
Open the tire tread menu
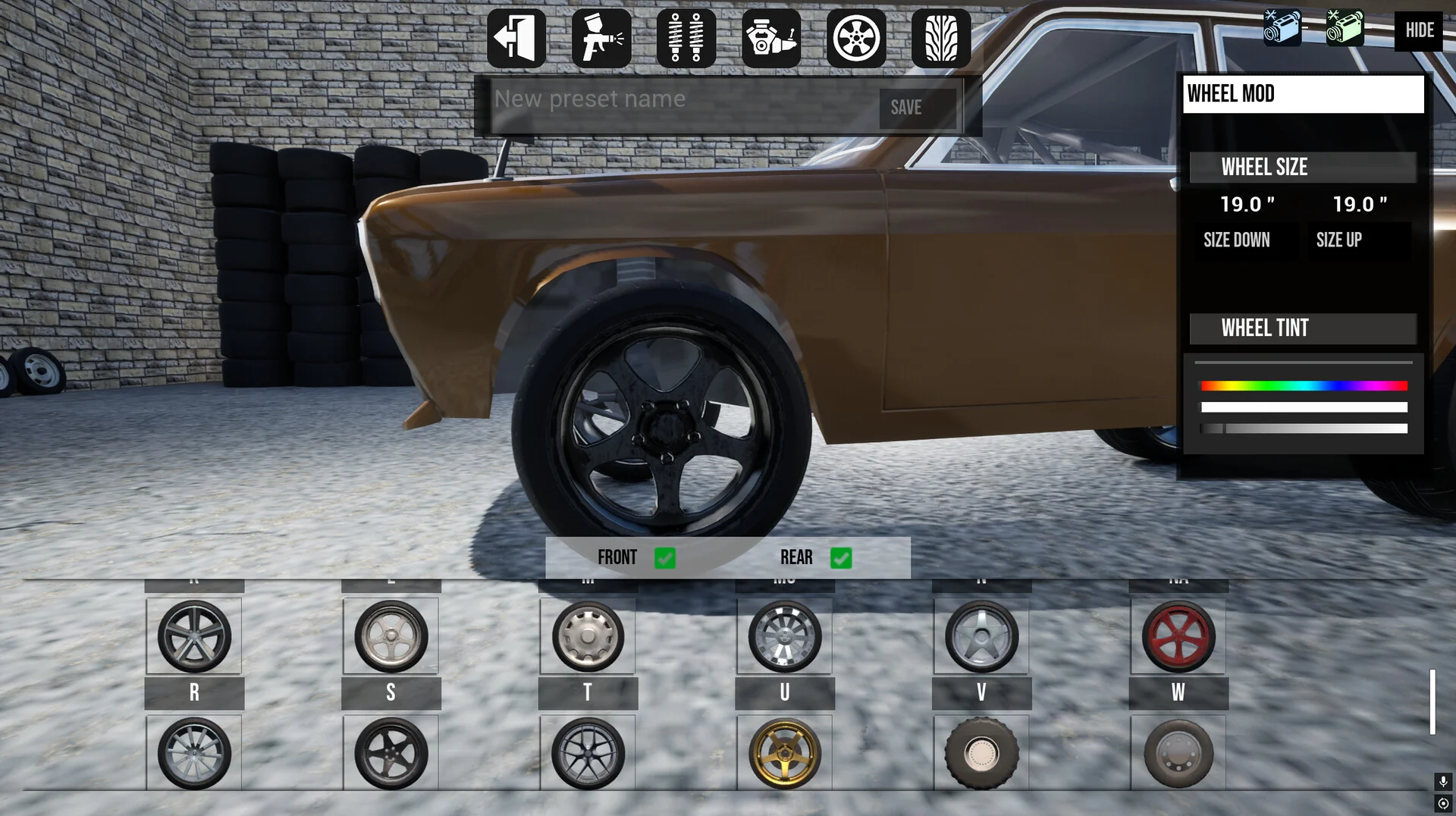[941, 38]
